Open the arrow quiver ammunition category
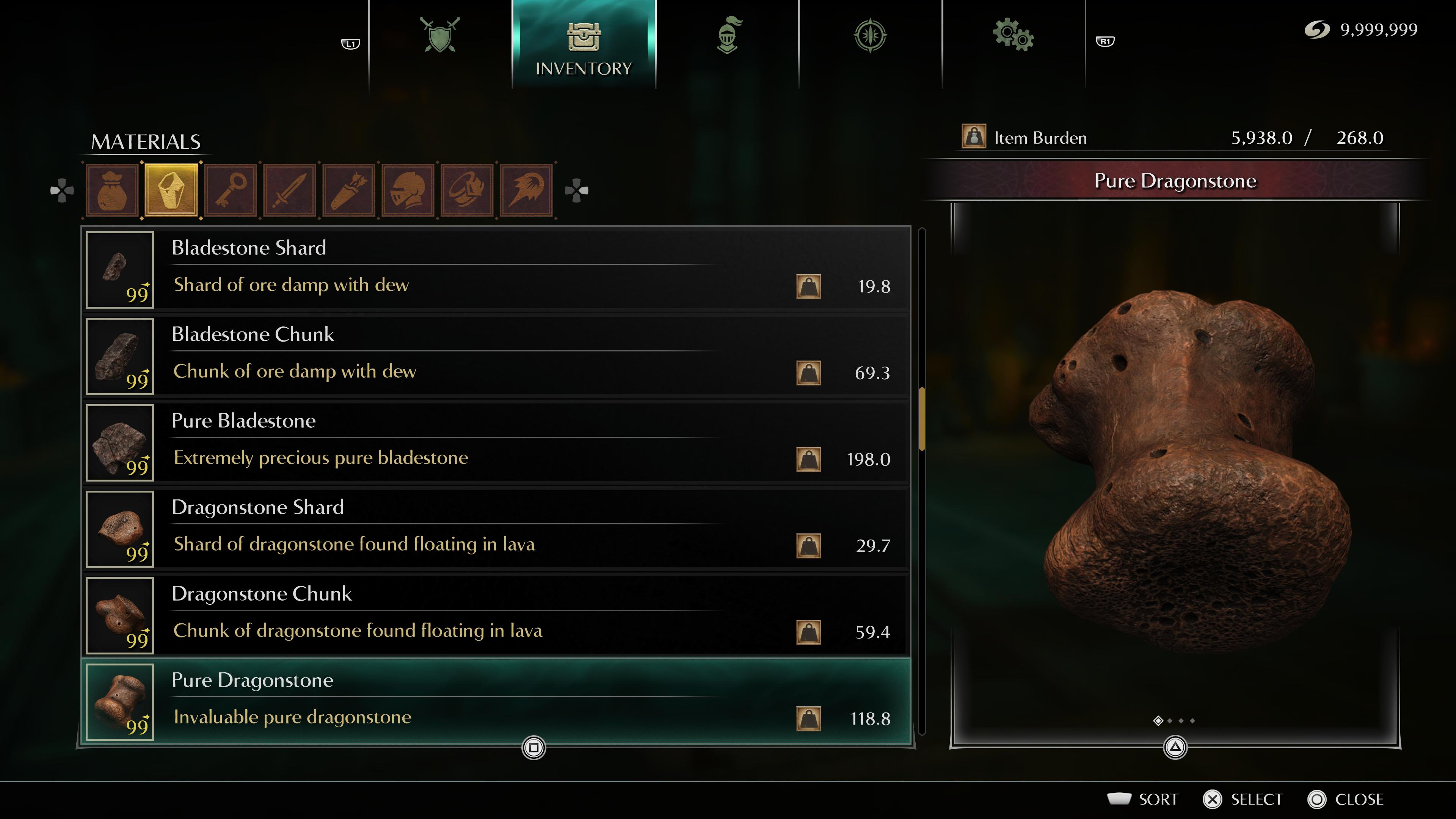Screen dimensions: 1456x819 [349, 190]
